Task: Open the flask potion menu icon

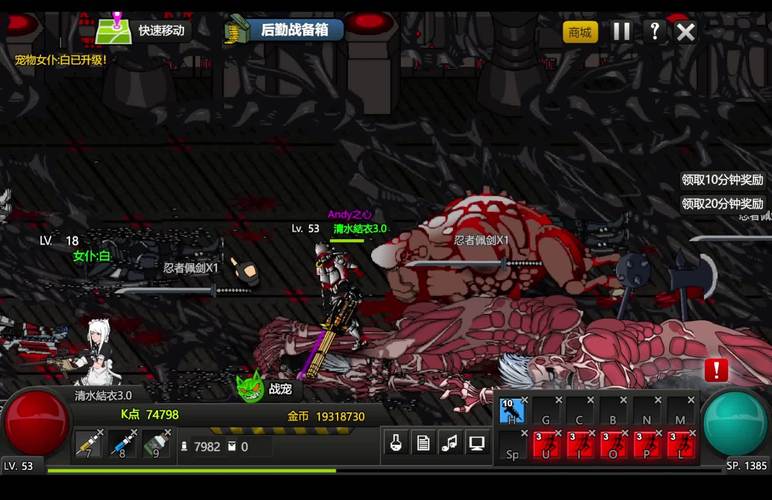Action: tap(396, 443)
